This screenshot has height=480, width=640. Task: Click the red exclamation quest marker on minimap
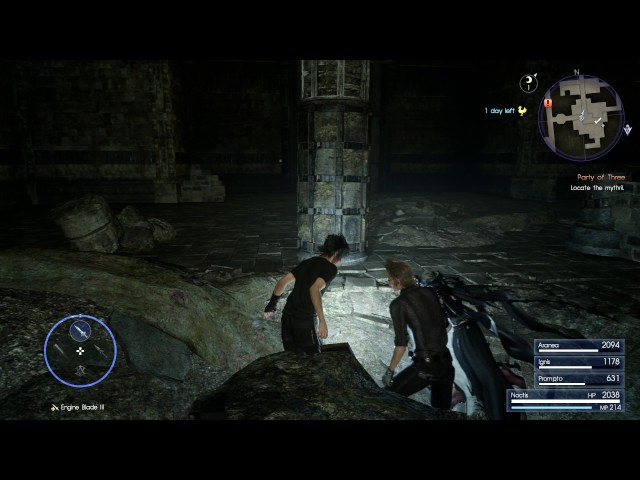click(548, 103)
